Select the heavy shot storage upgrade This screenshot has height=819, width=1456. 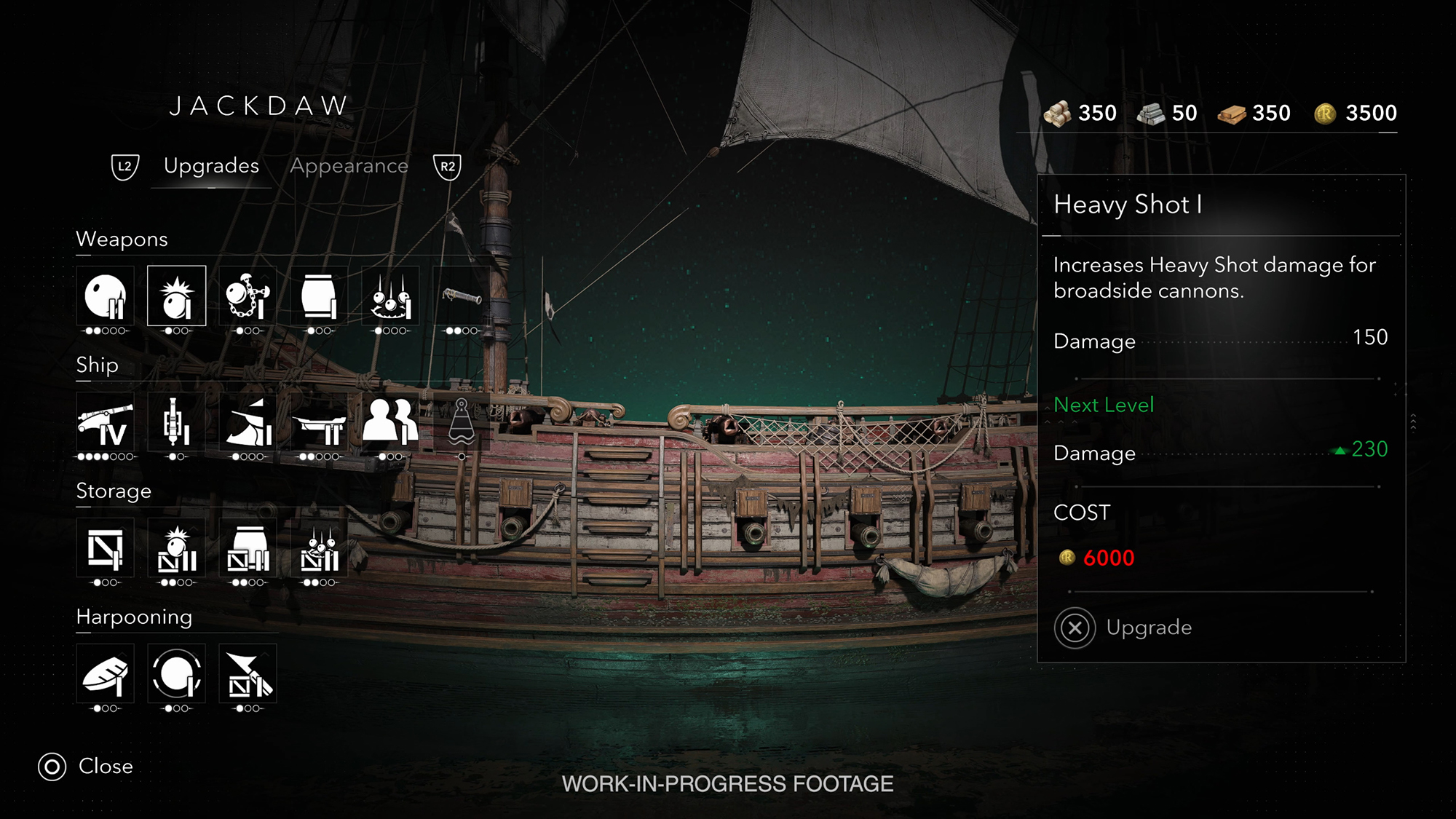(177, 548)
